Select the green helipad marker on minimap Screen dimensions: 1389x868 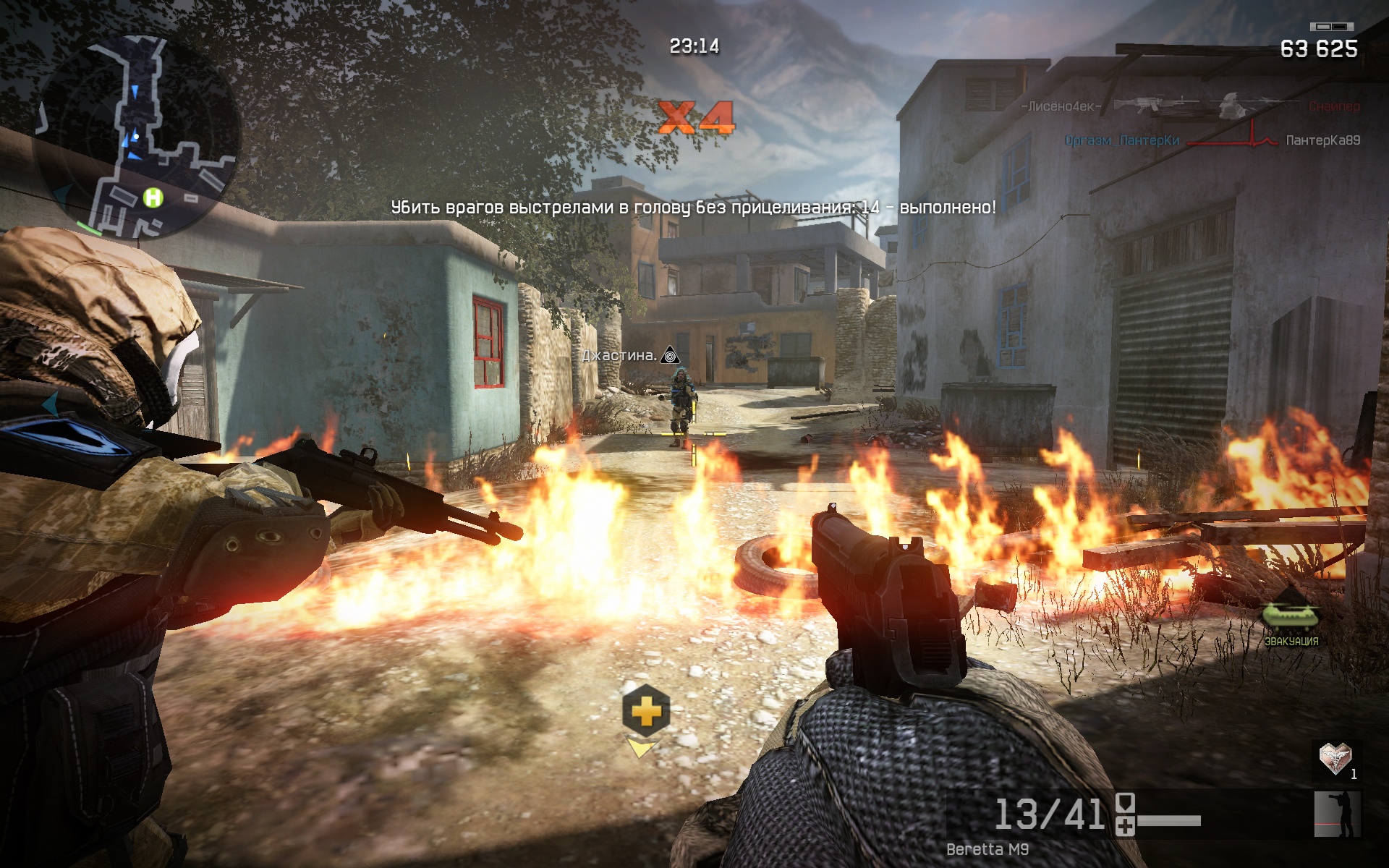pos(153,197)
